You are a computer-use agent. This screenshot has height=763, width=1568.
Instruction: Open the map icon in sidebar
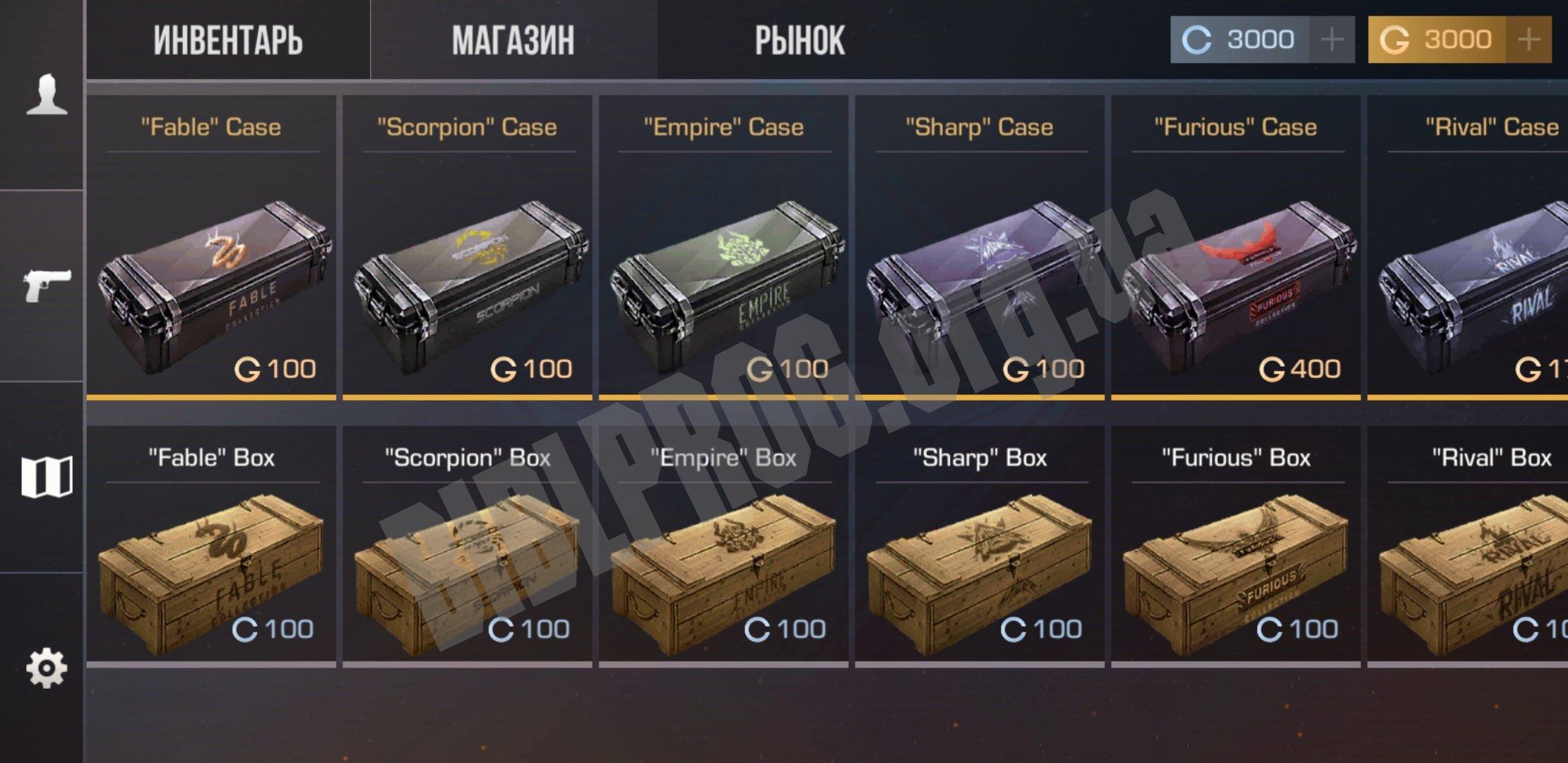tap(47, 477)
